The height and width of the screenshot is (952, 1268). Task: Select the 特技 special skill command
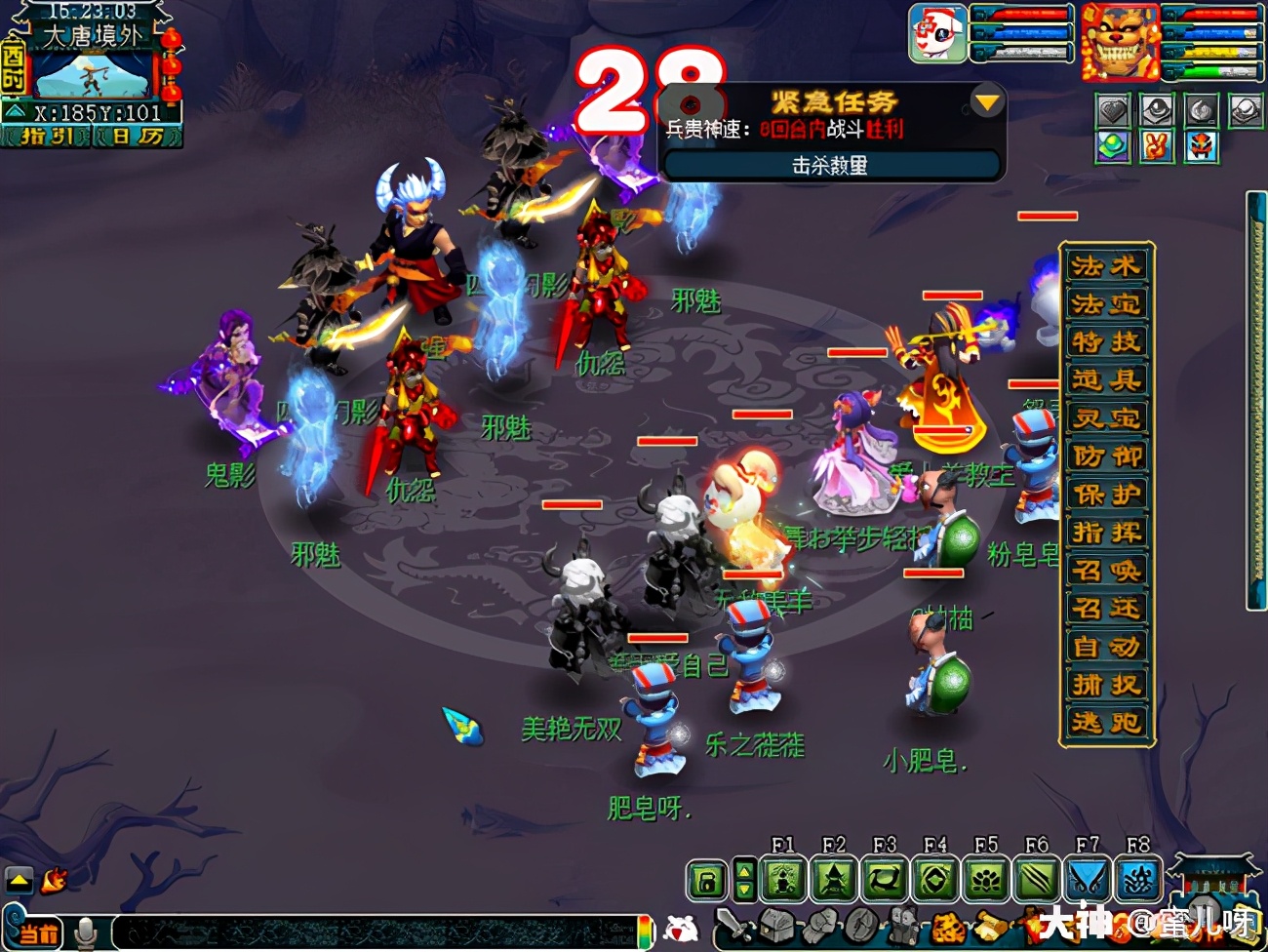tap(1106, 342)
